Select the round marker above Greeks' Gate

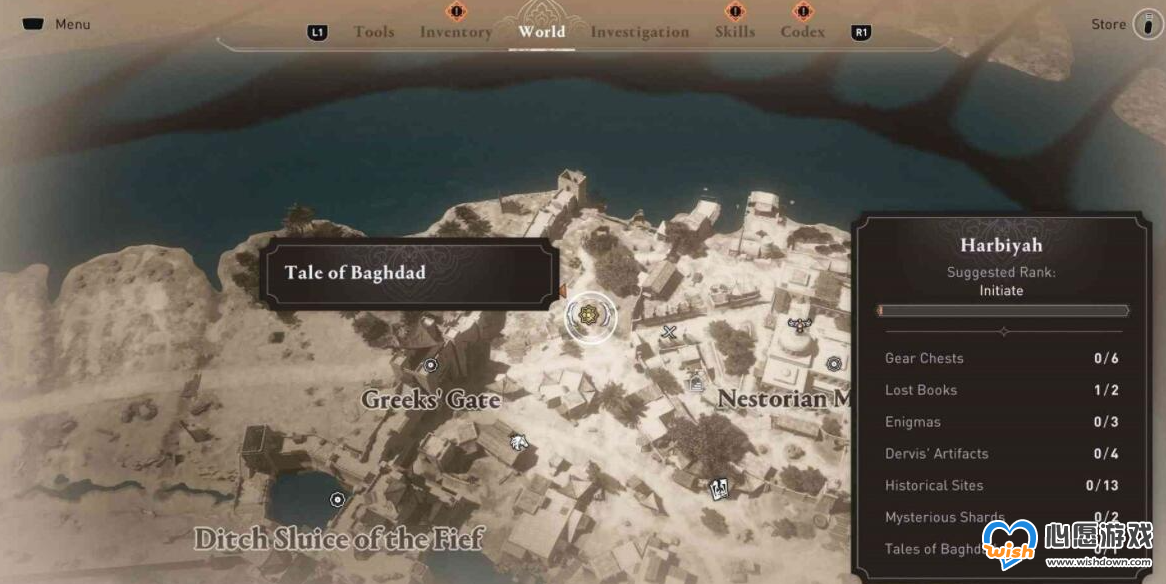pos(431,366)
